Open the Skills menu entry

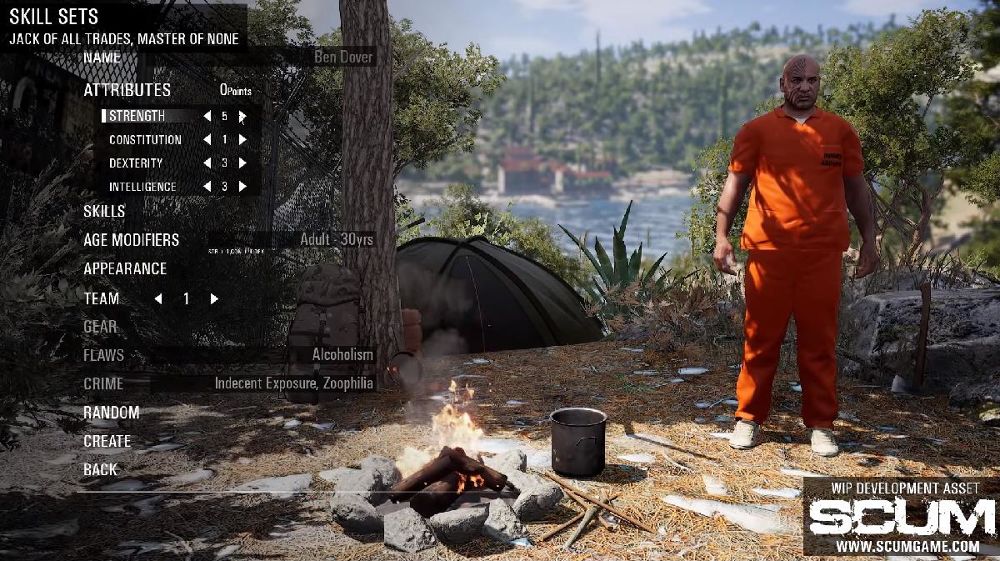pyautogui.click(x=104, y=211)
